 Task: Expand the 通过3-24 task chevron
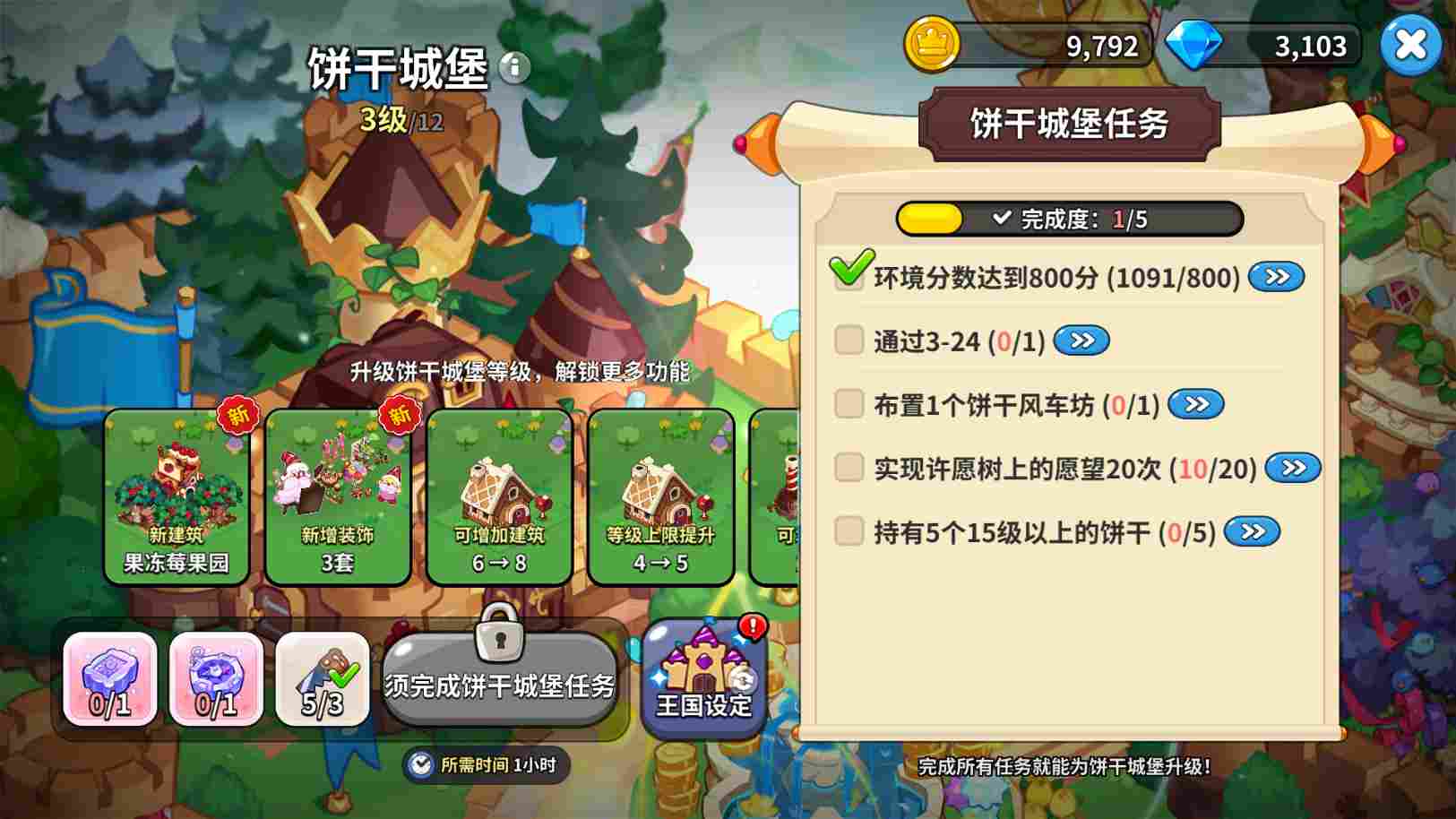[1081, 341]
